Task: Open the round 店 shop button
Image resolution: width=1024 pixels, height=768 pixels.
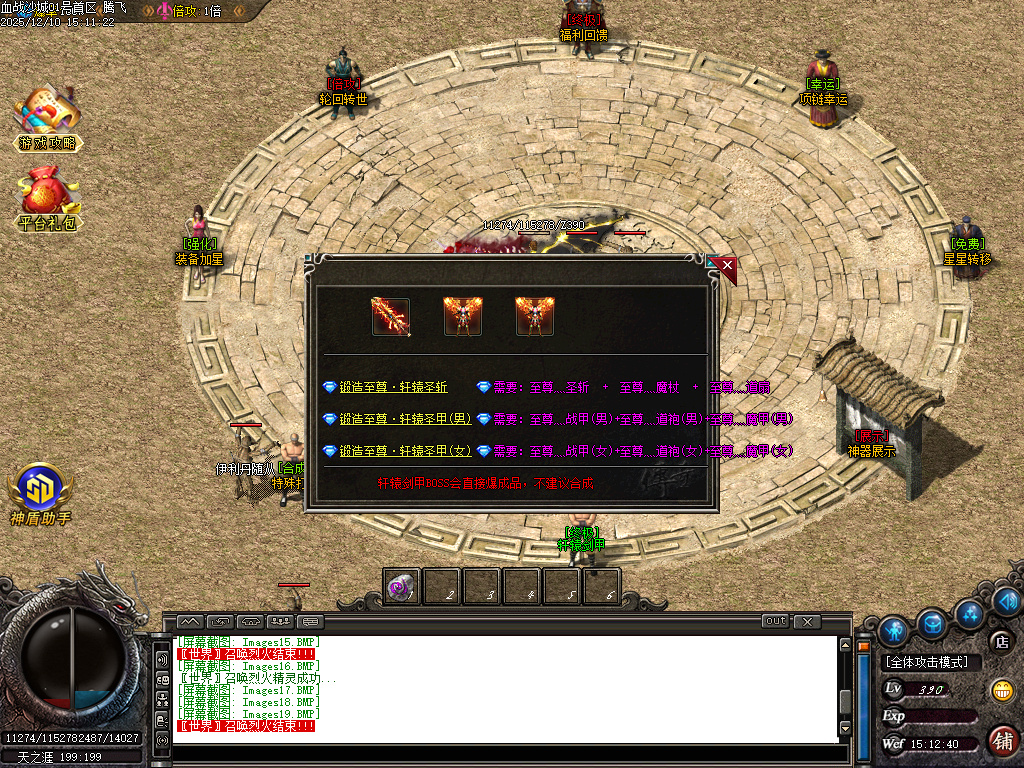Action: (999, 641)
